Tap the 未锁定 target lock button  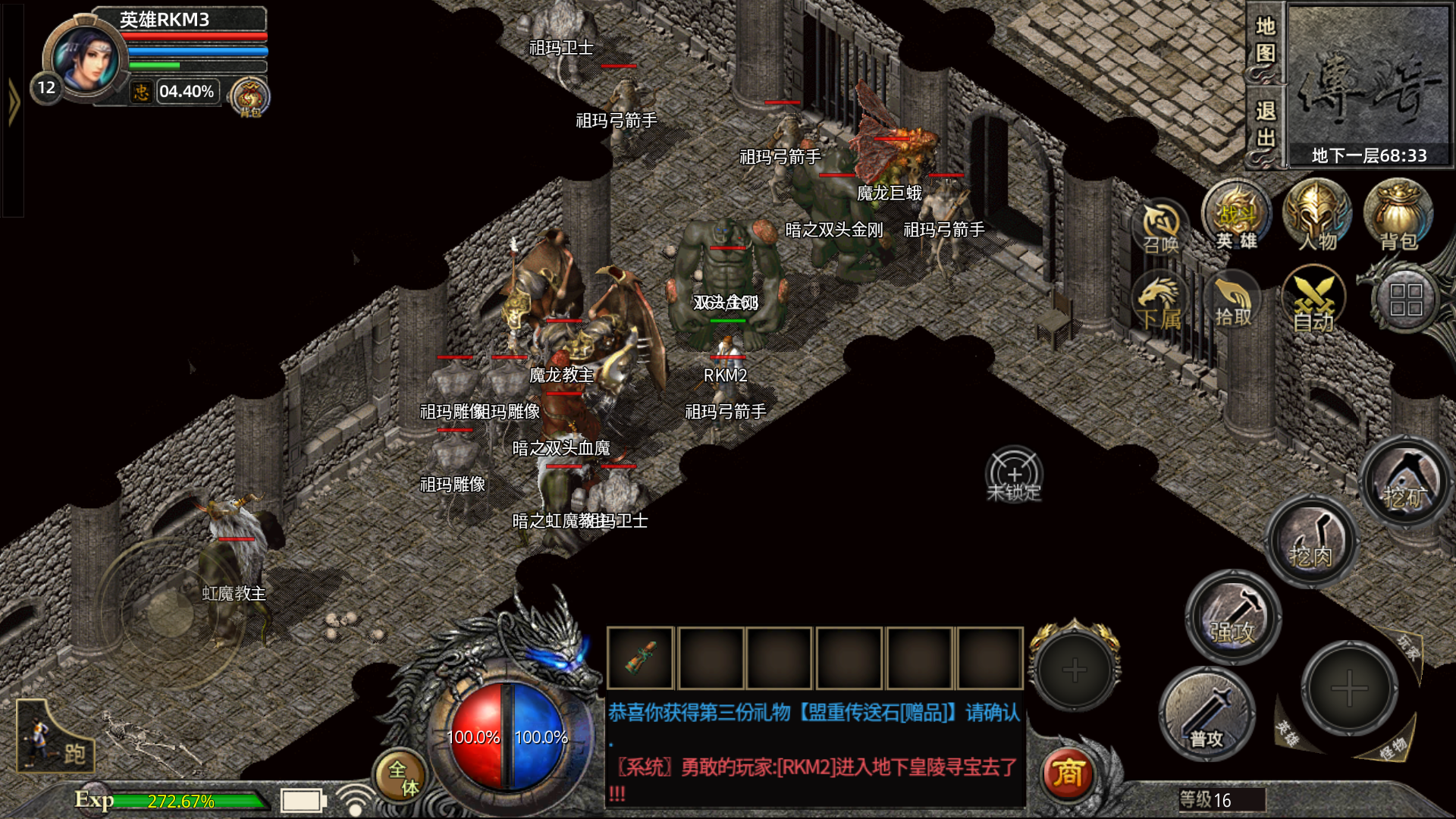pyautogui.click(x=1015, y=475)
